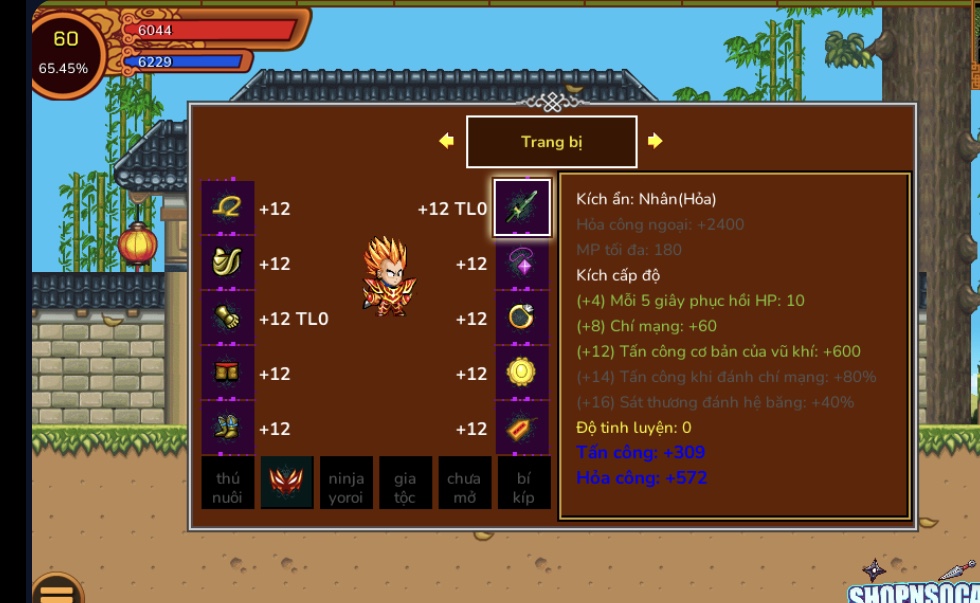Select the round gold medallion slot

point(522,373)
